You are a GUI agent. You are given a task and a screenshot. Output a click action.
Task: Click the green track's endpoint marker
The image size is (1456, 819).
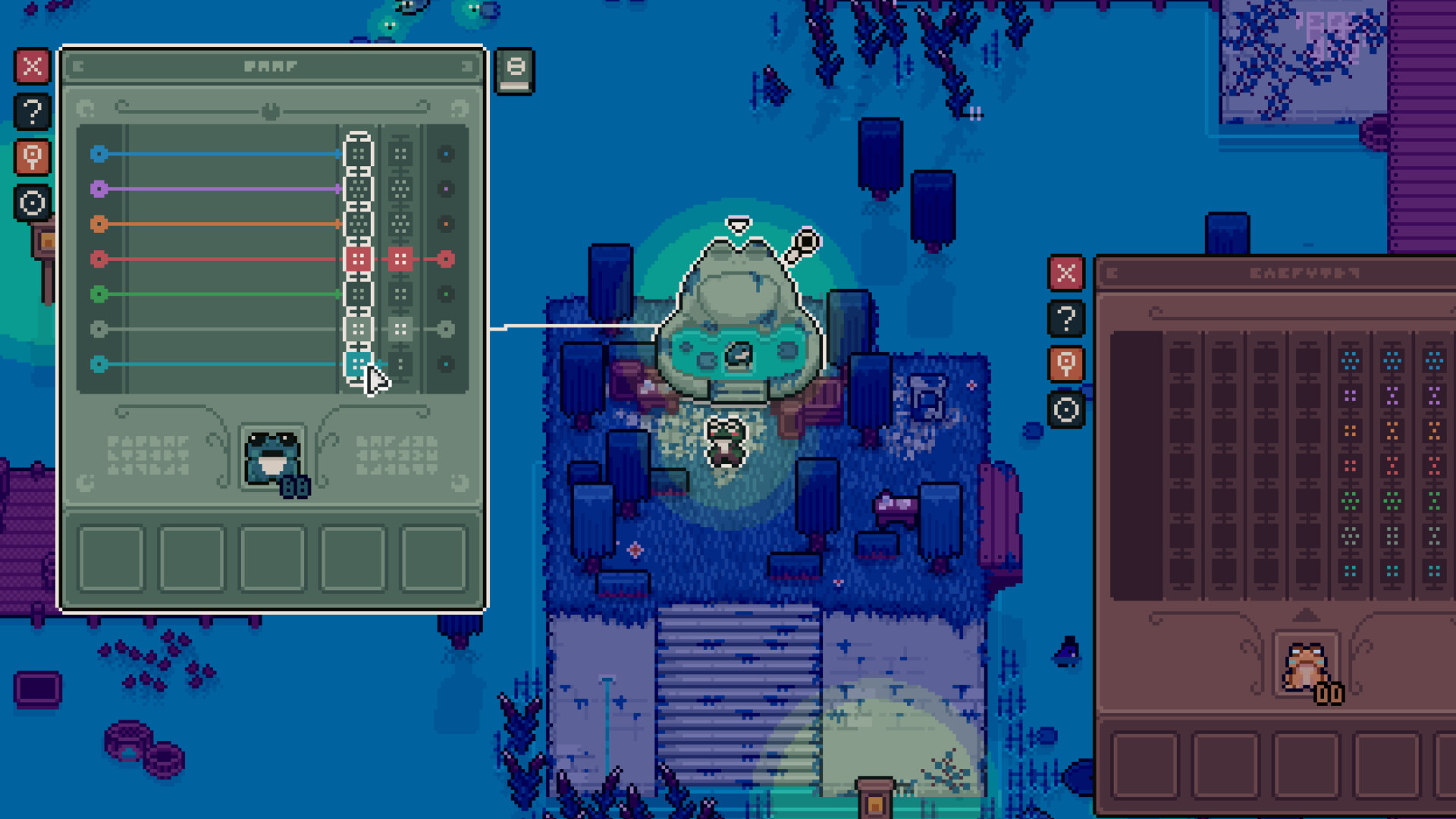click(447, 294)
